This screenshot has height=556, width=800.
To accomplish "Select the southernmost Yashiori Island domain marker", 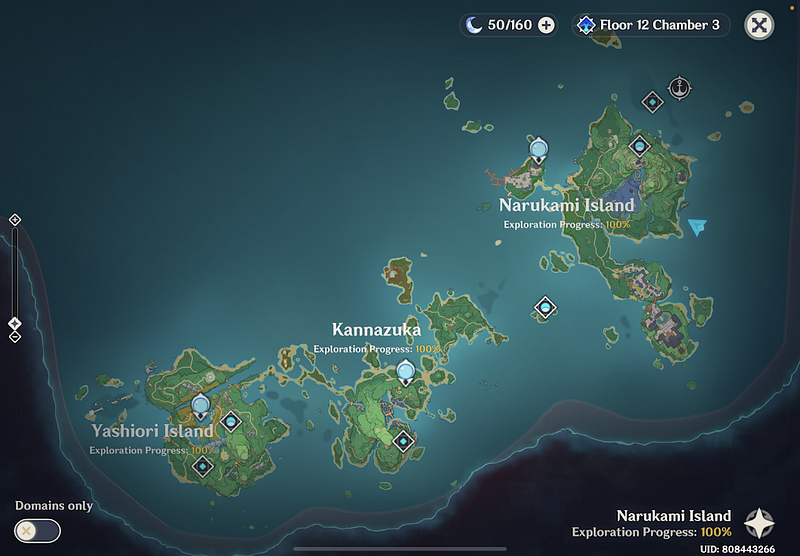I will click(x=203, y=466).
